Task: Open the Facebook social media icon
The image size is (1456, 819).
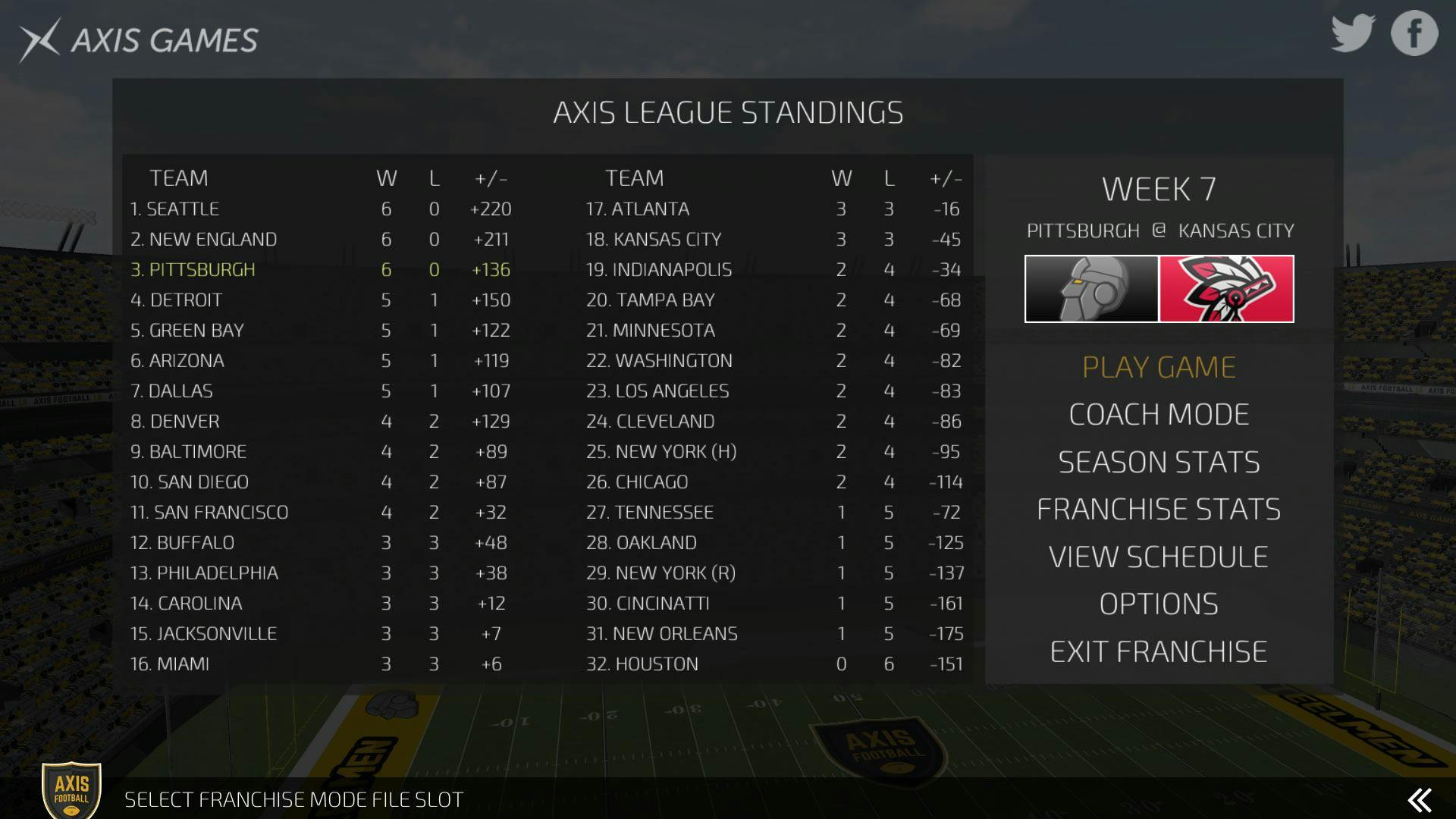Action: (x=1412, y=32)
